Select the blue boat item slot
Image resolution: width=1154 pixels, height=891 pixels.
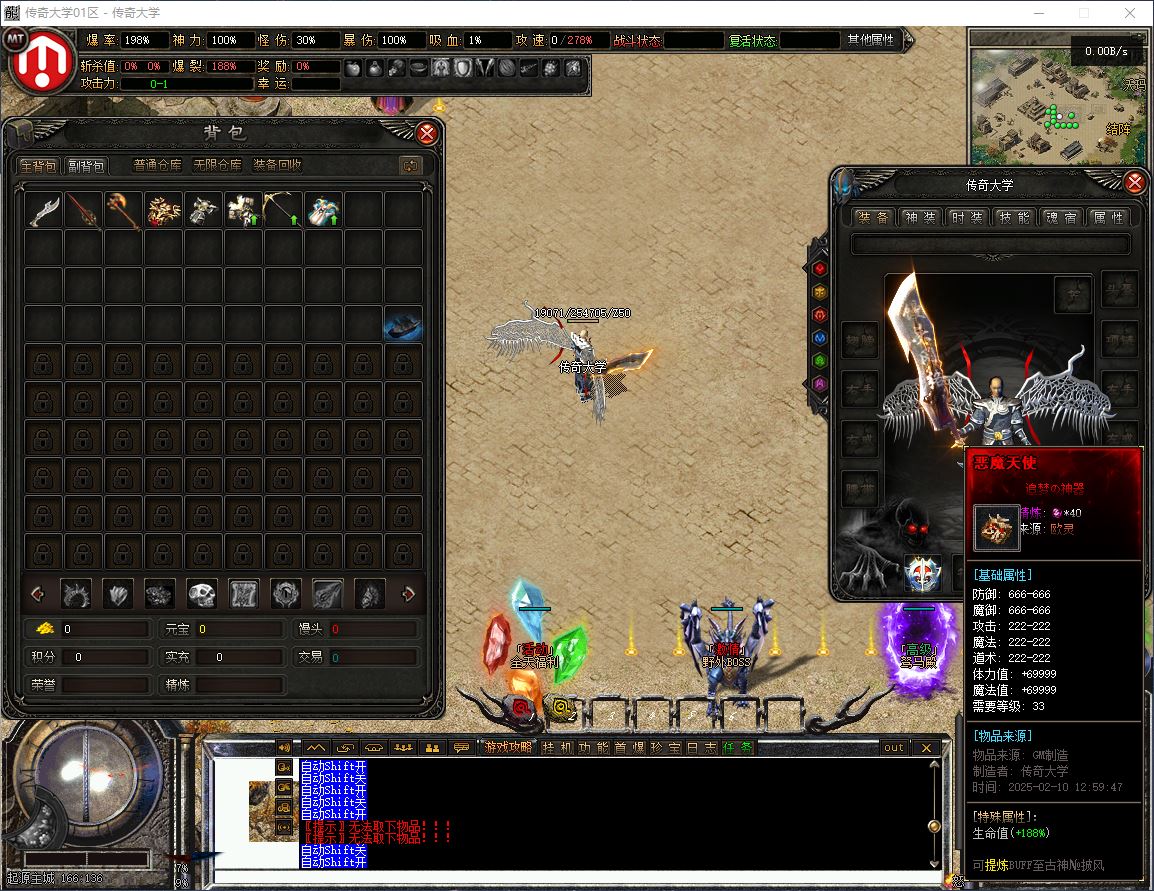point(403,325)
